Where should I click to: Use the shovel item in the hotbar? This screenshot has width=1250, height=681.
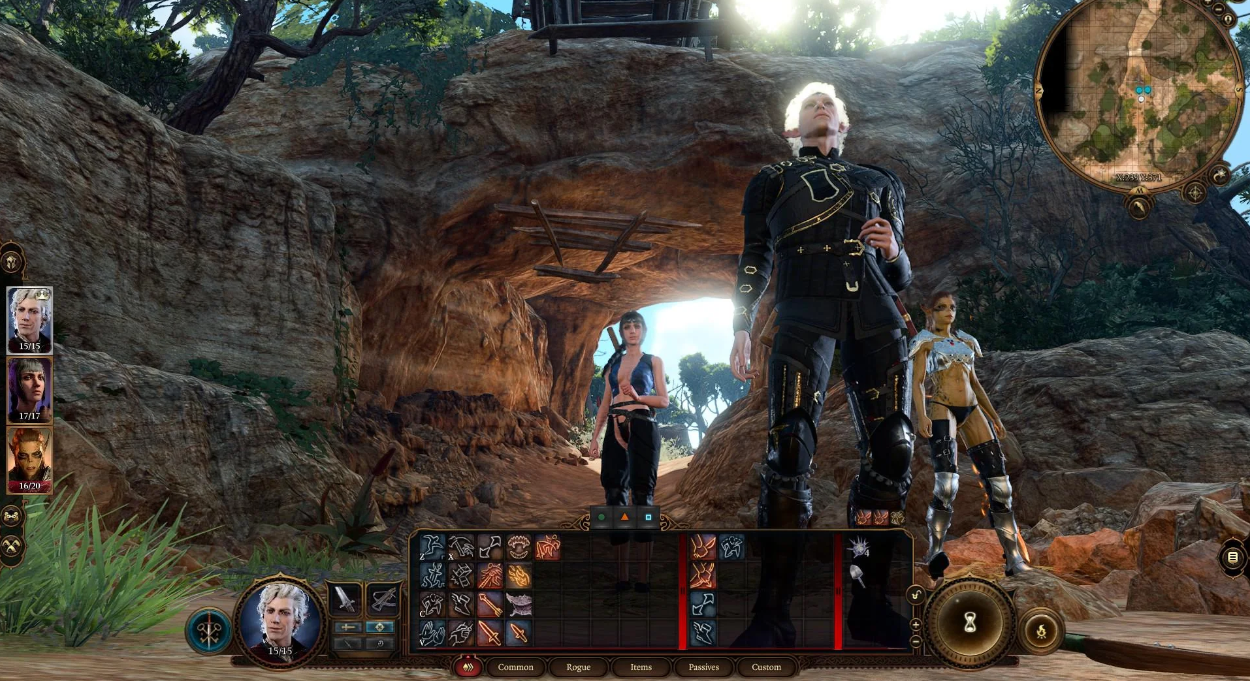(858, 575)
